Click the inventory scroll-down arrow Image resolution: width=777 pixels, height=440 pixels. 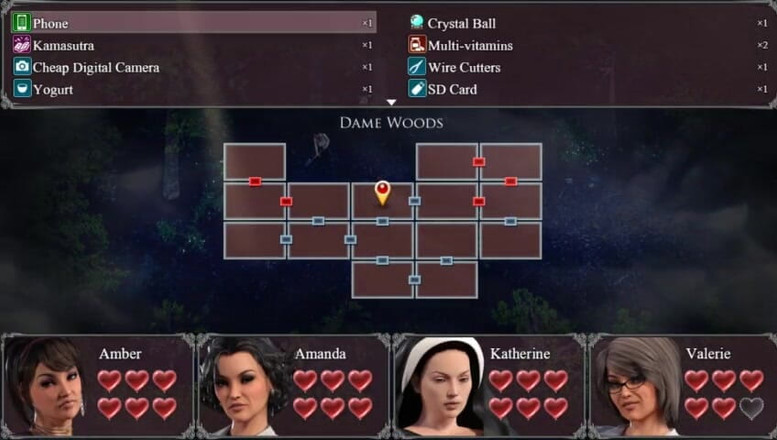391,102
